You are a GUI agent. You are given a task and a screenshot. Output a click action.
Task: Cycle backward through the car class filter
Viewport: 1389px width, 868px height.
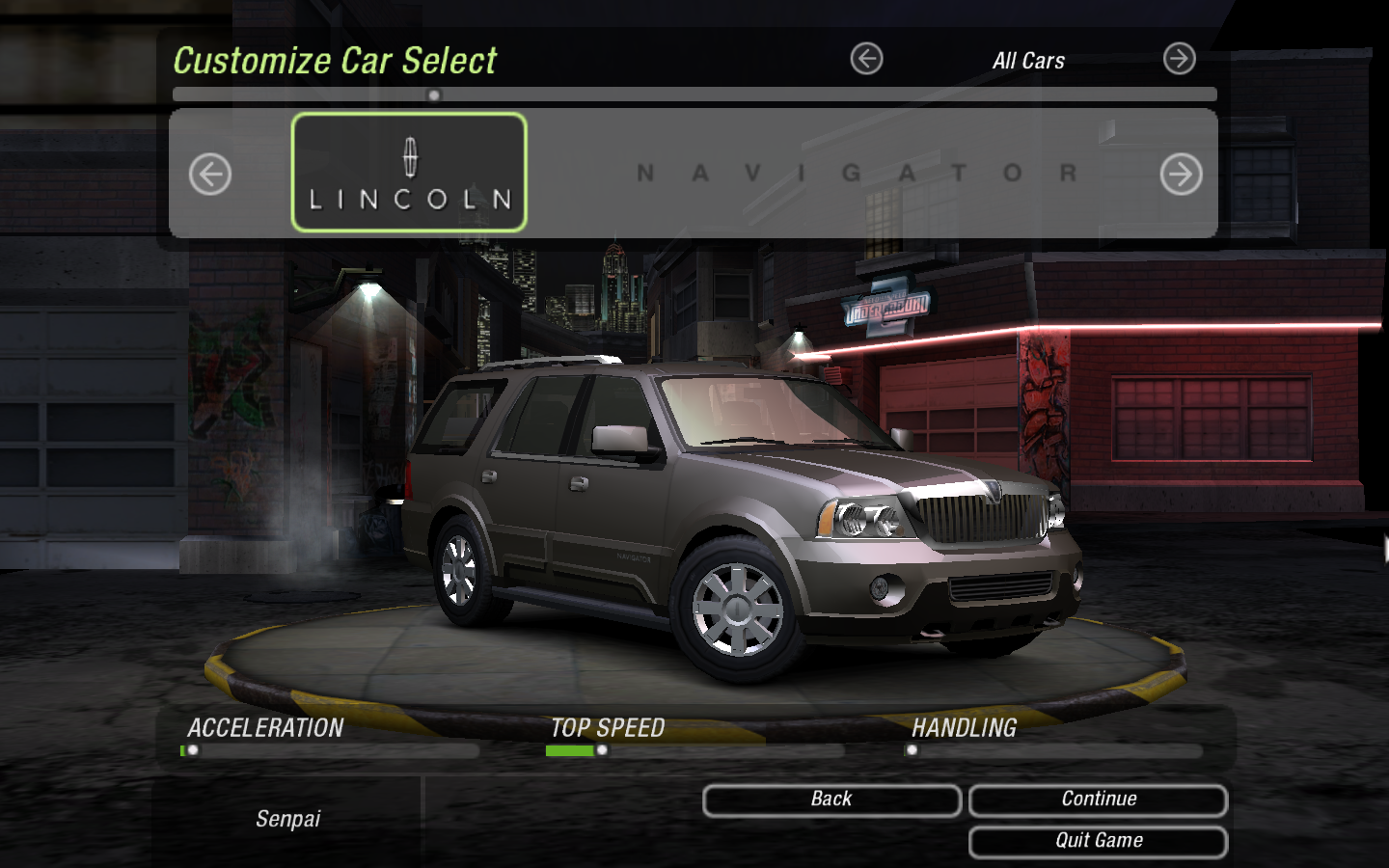pos(867,58)
